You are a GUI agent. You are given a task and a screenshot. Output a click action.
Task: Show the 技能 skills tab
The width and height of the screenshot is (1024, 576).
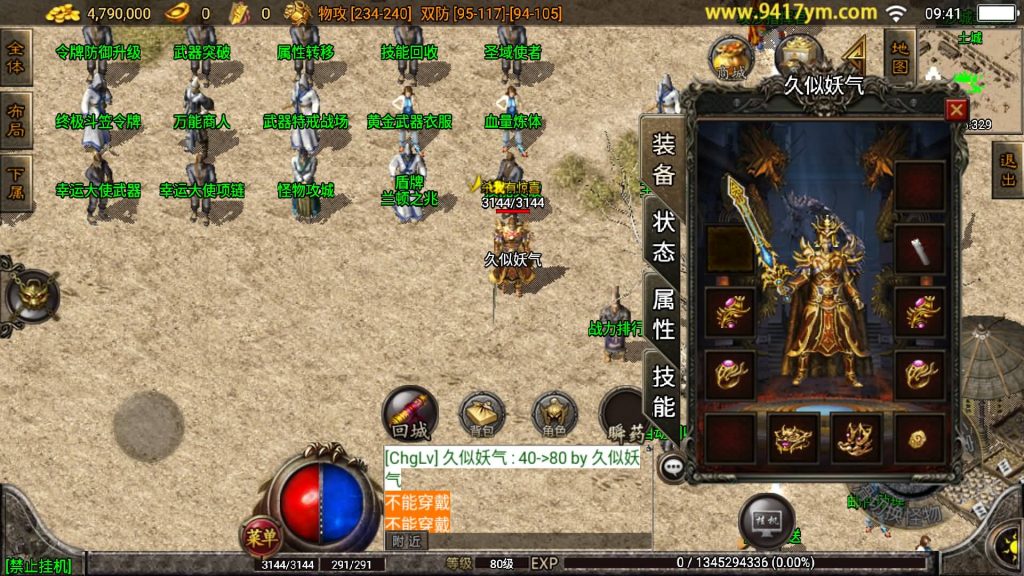664,390
